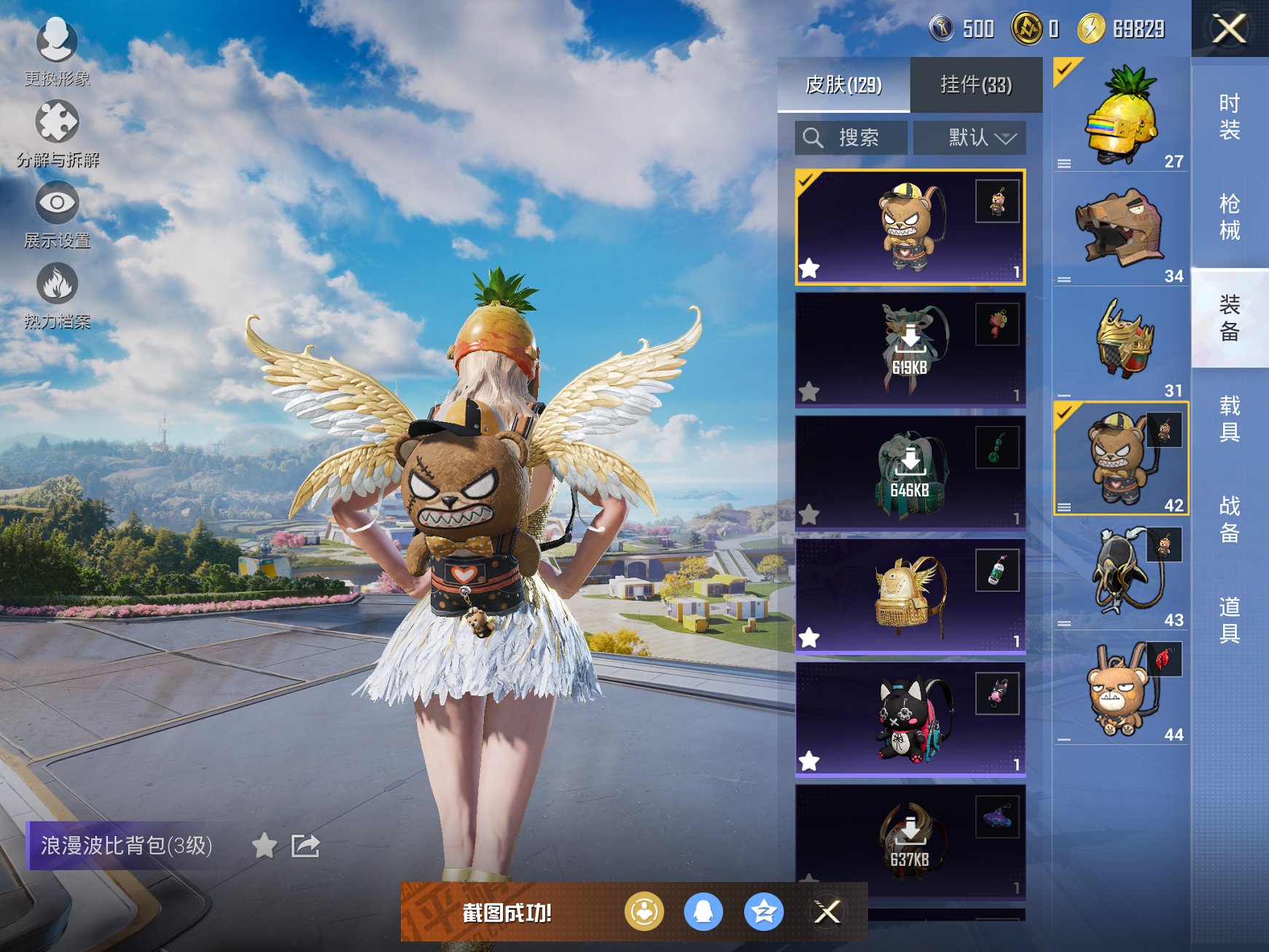Switch to the 皮肤(129) skins tab
The height and width of the screenshot is (952, 1269).
tap(843, 85)
